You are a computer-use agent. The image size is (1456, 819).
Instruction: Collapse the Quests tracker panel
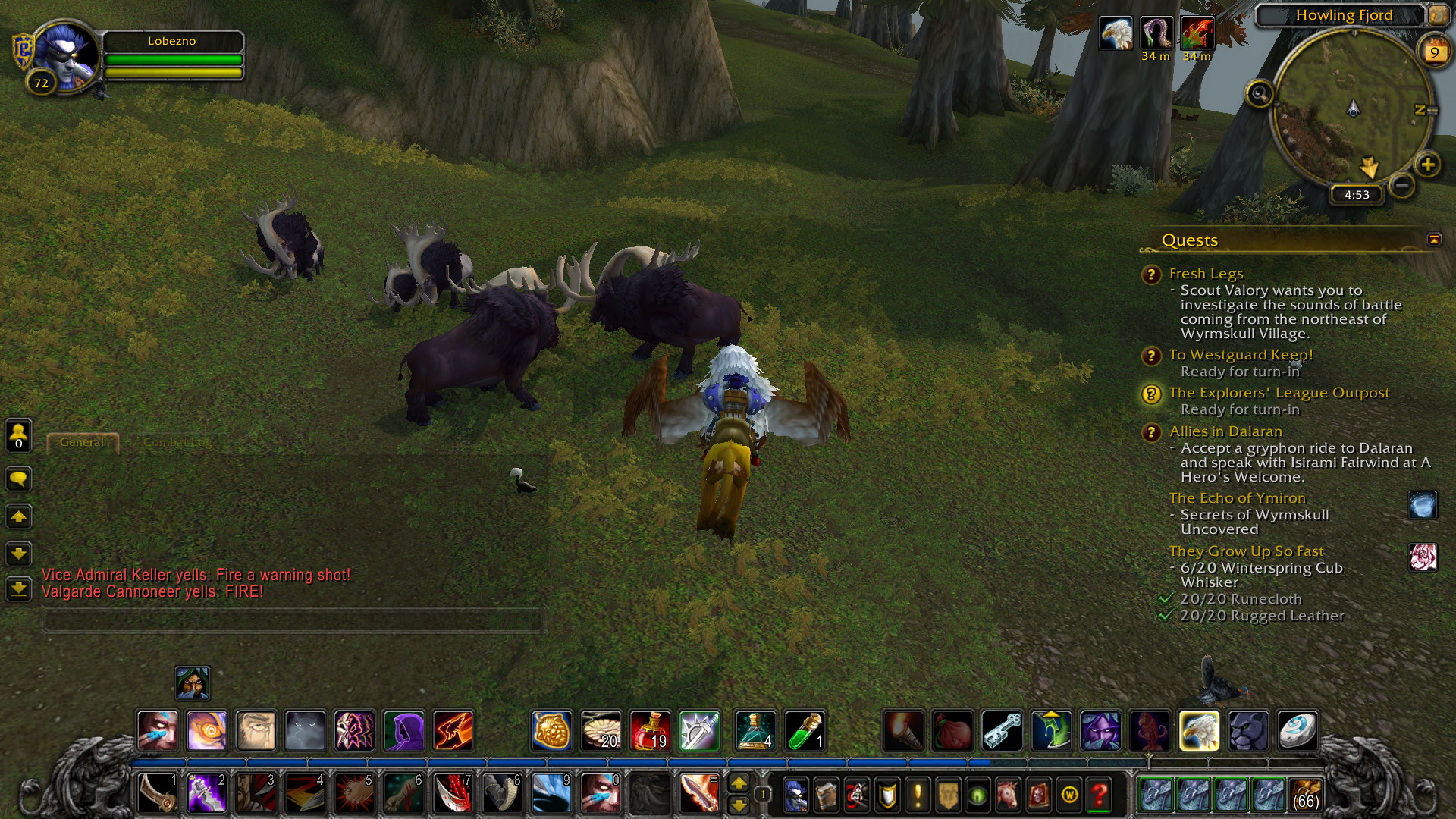click(1433, 240)
